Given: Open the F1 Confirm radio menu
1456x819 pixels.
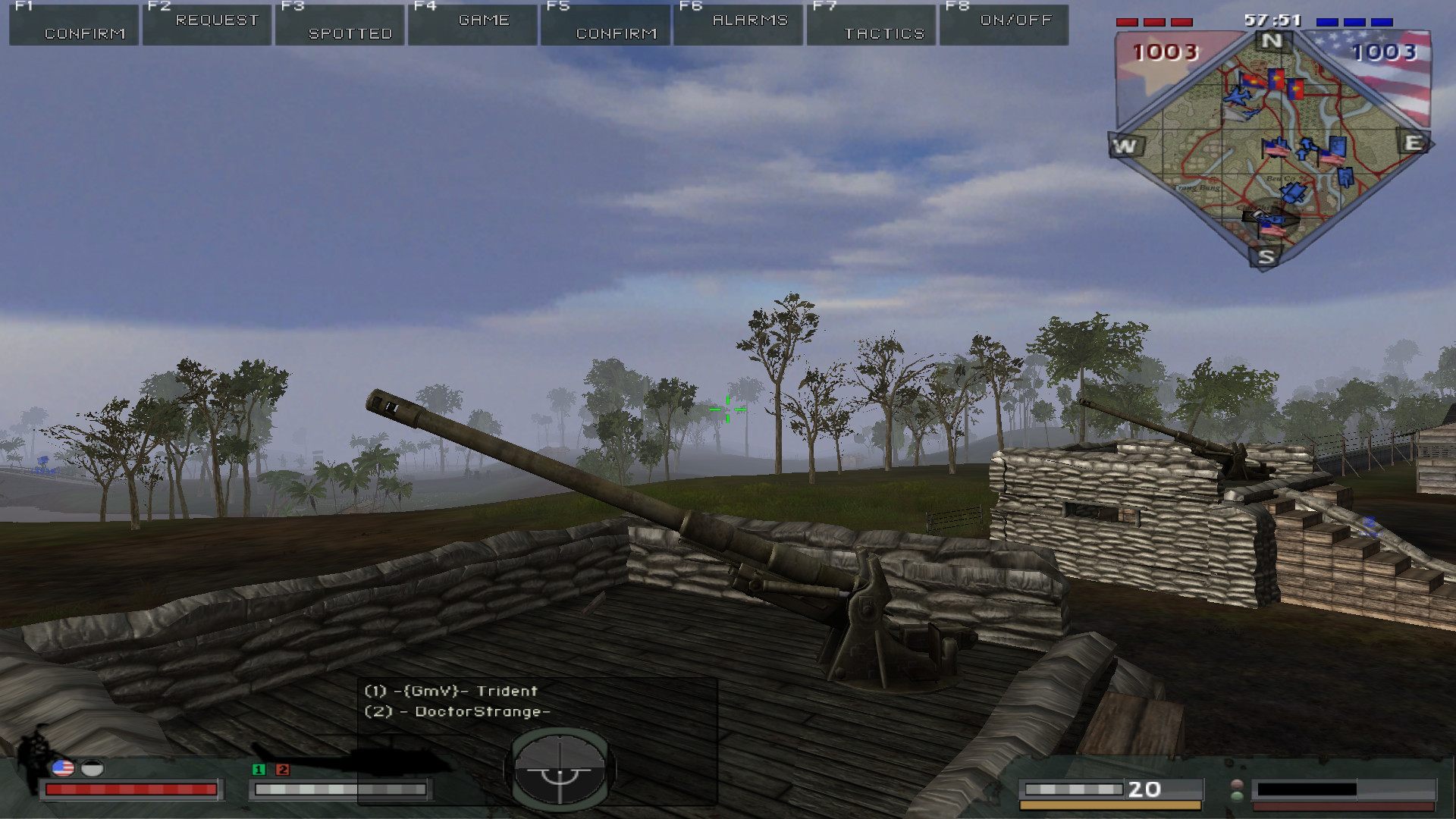Looking at the screenshot, I should pos(74,25).
